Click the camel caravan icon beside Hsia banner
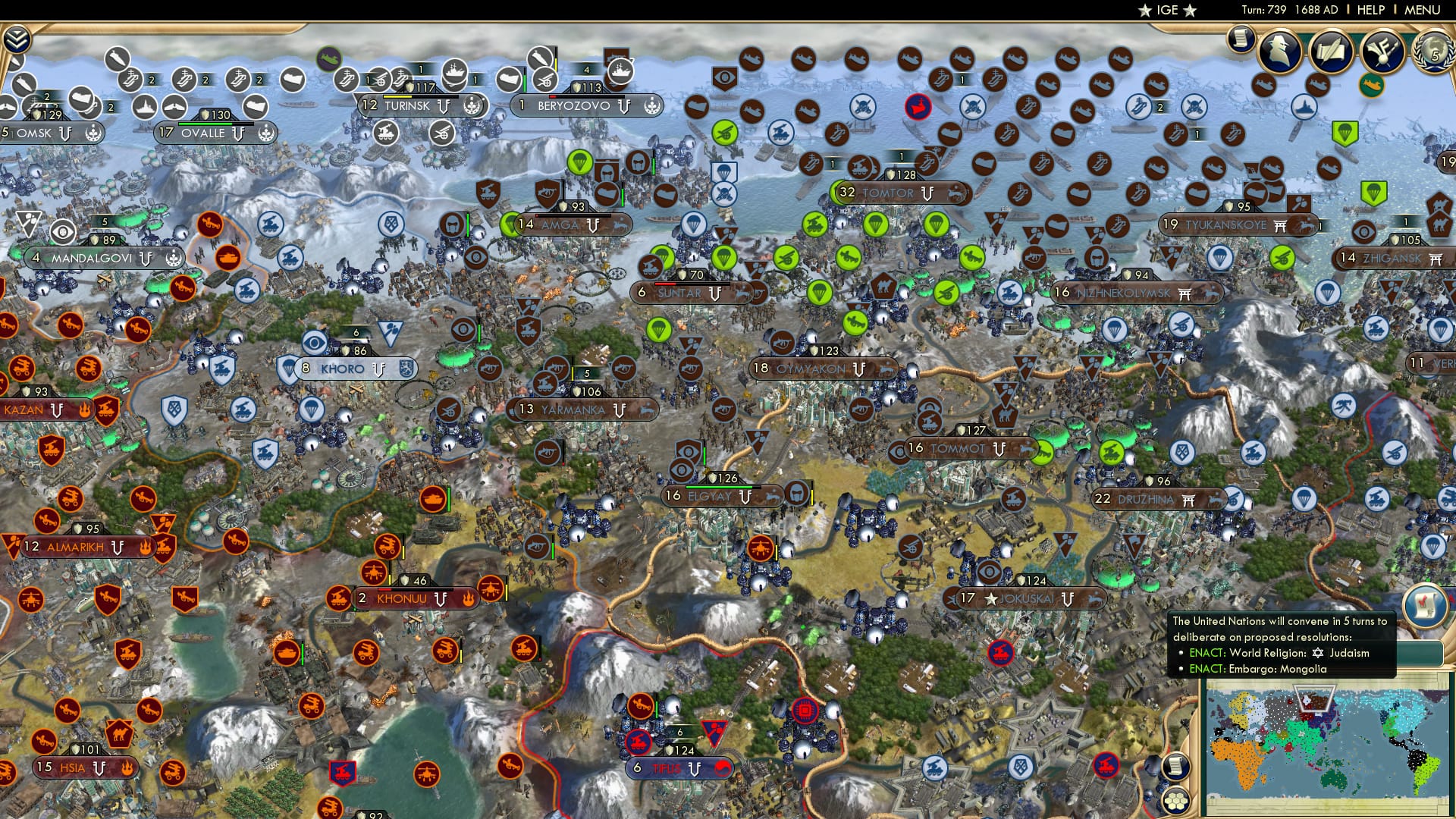The image size is (1456, 819). click(x=120, y=736)
